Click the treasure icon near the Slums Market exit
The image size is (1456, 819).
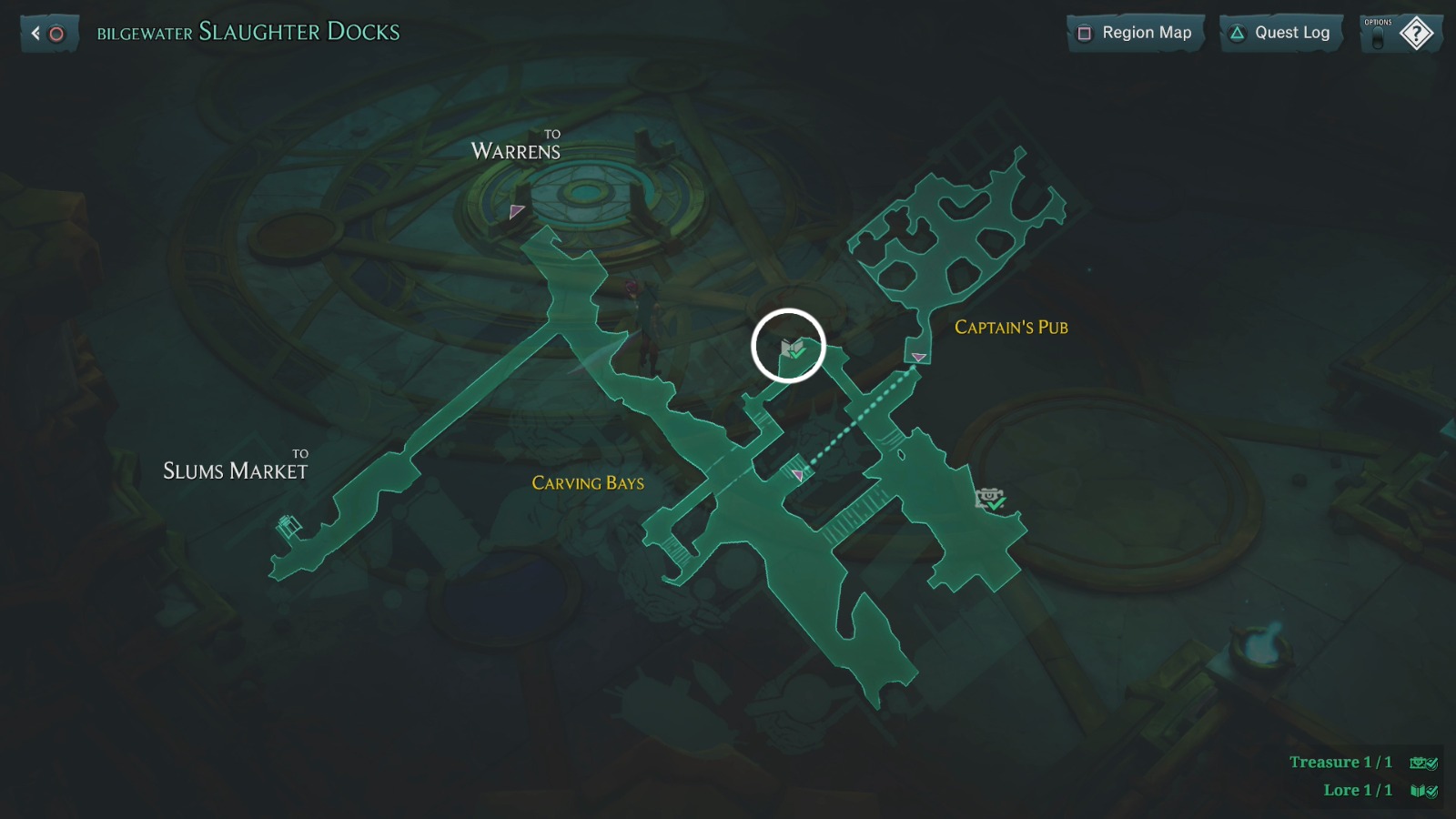tap(289, 523)
